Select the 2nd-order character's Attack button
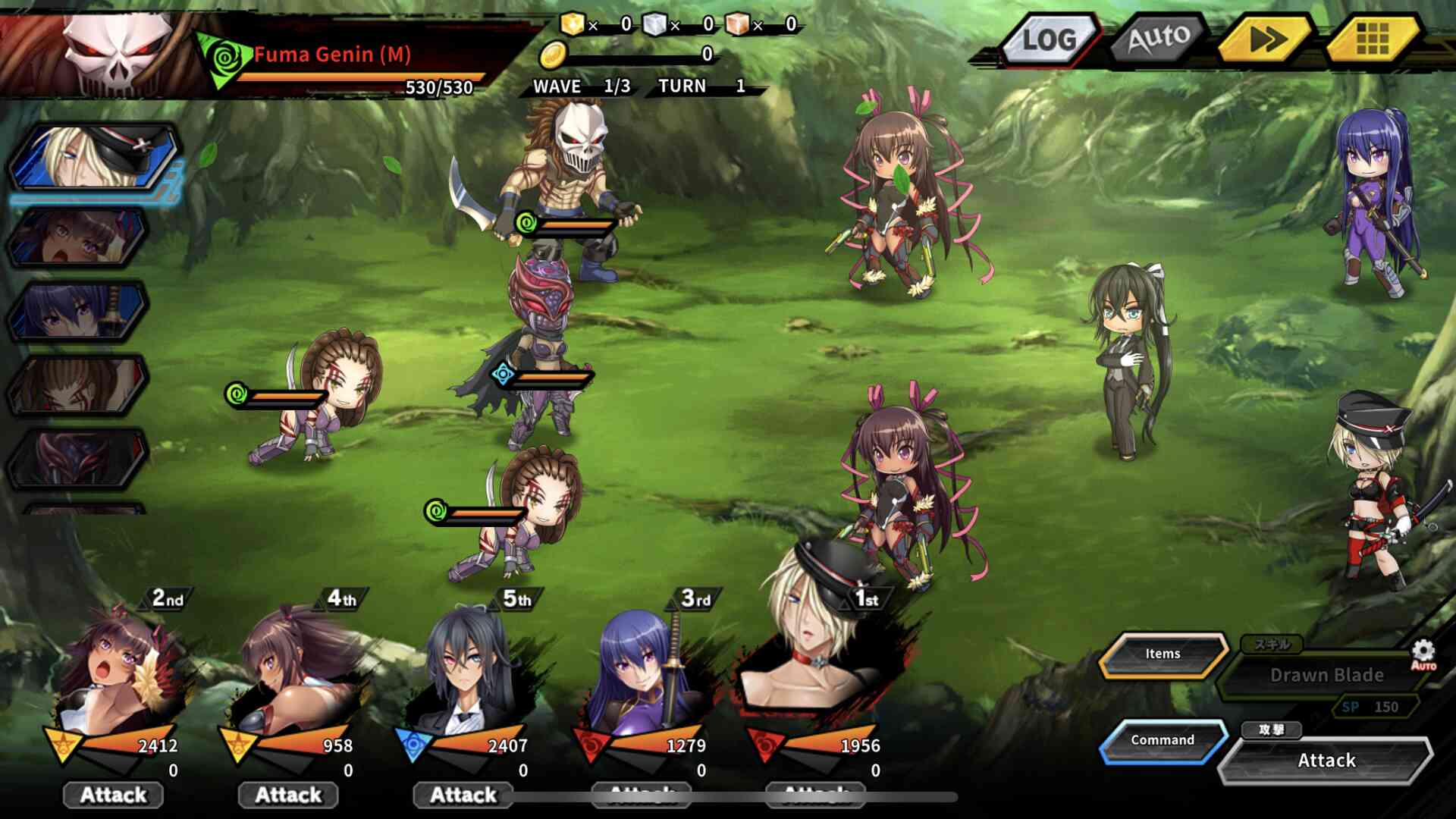 (114, 795)
